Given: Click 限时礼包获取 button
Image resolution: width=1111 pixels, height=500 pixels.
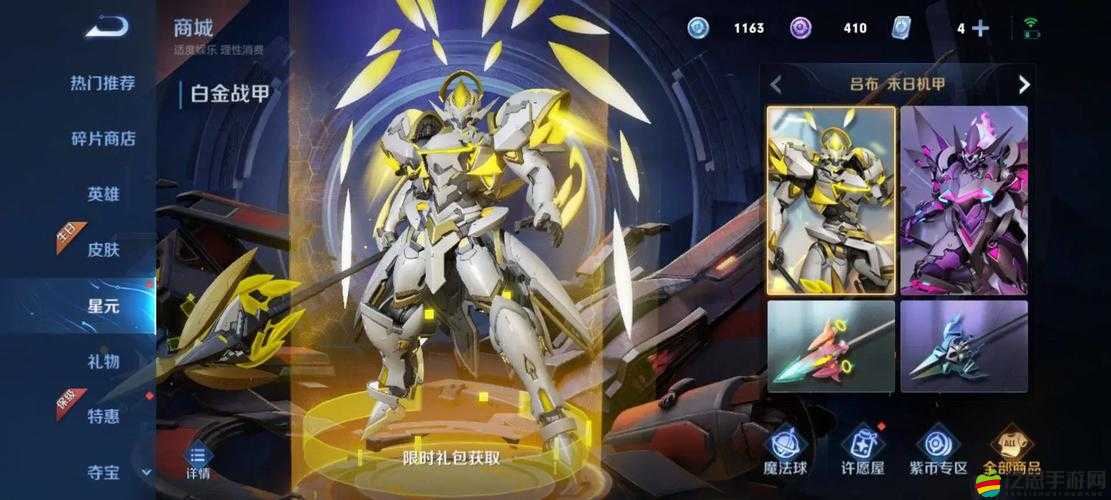Looking at the screenshot, I should pyautogui.click(x=451, y=458).
